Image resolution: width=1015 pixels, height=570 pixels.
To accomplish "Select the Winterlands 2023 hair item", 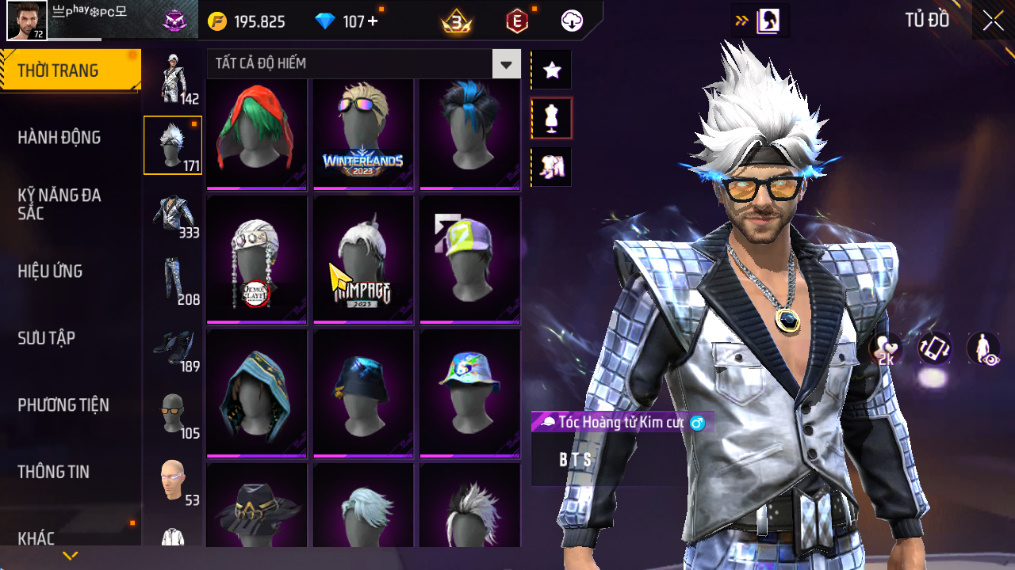I will [362, 134].
